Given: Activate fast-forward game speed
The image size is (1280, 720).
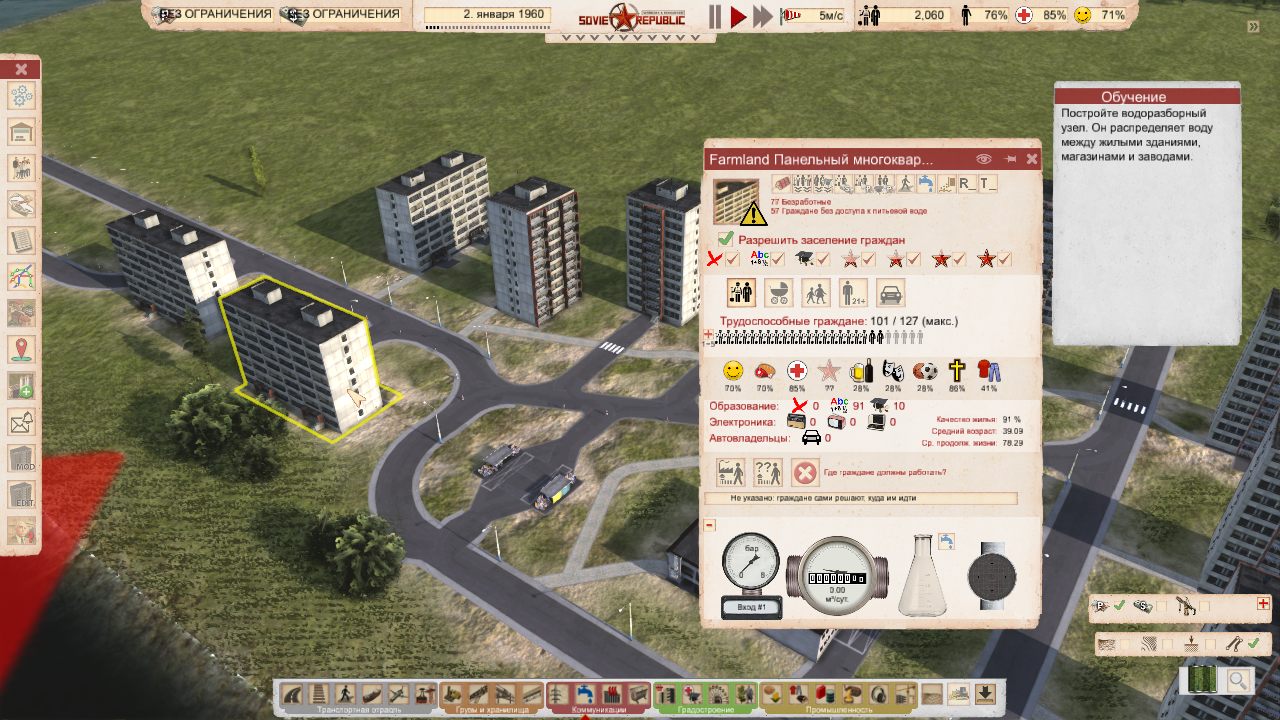Looking at the screenshot, I should pyautogui.click(x=763, y=16).
